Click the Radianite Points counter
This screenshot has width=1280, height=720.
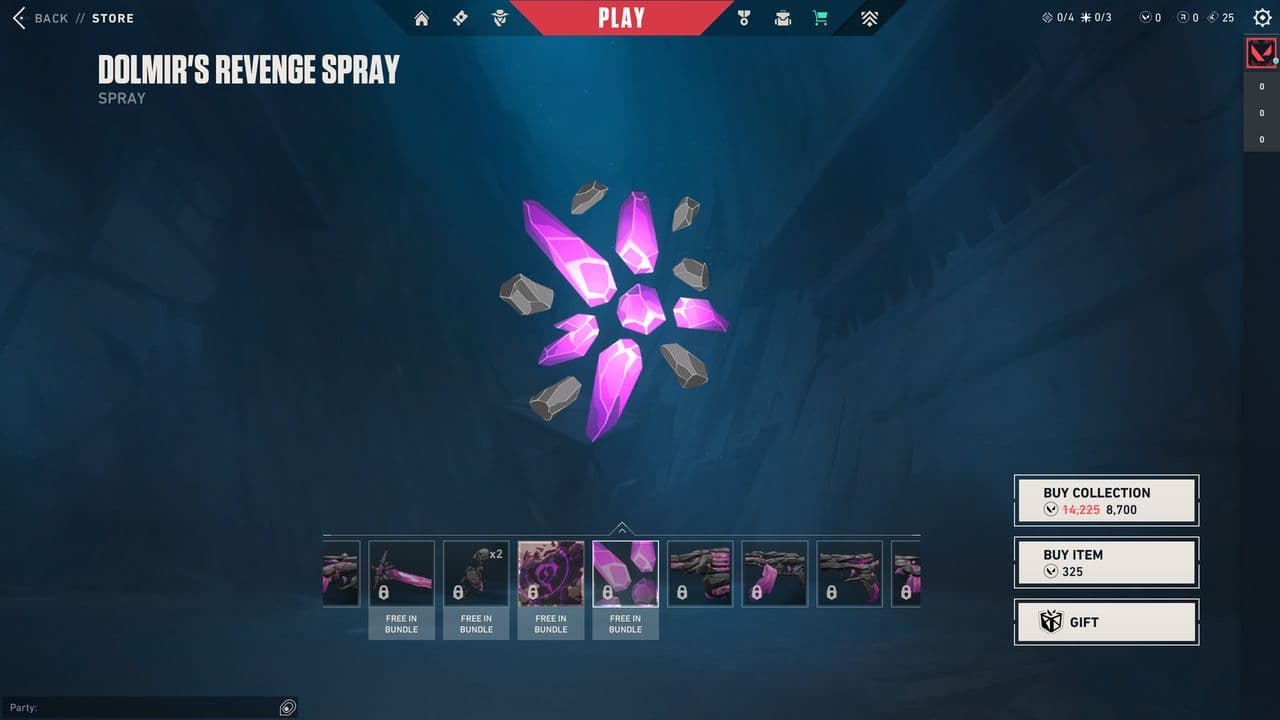point(1189,17)
